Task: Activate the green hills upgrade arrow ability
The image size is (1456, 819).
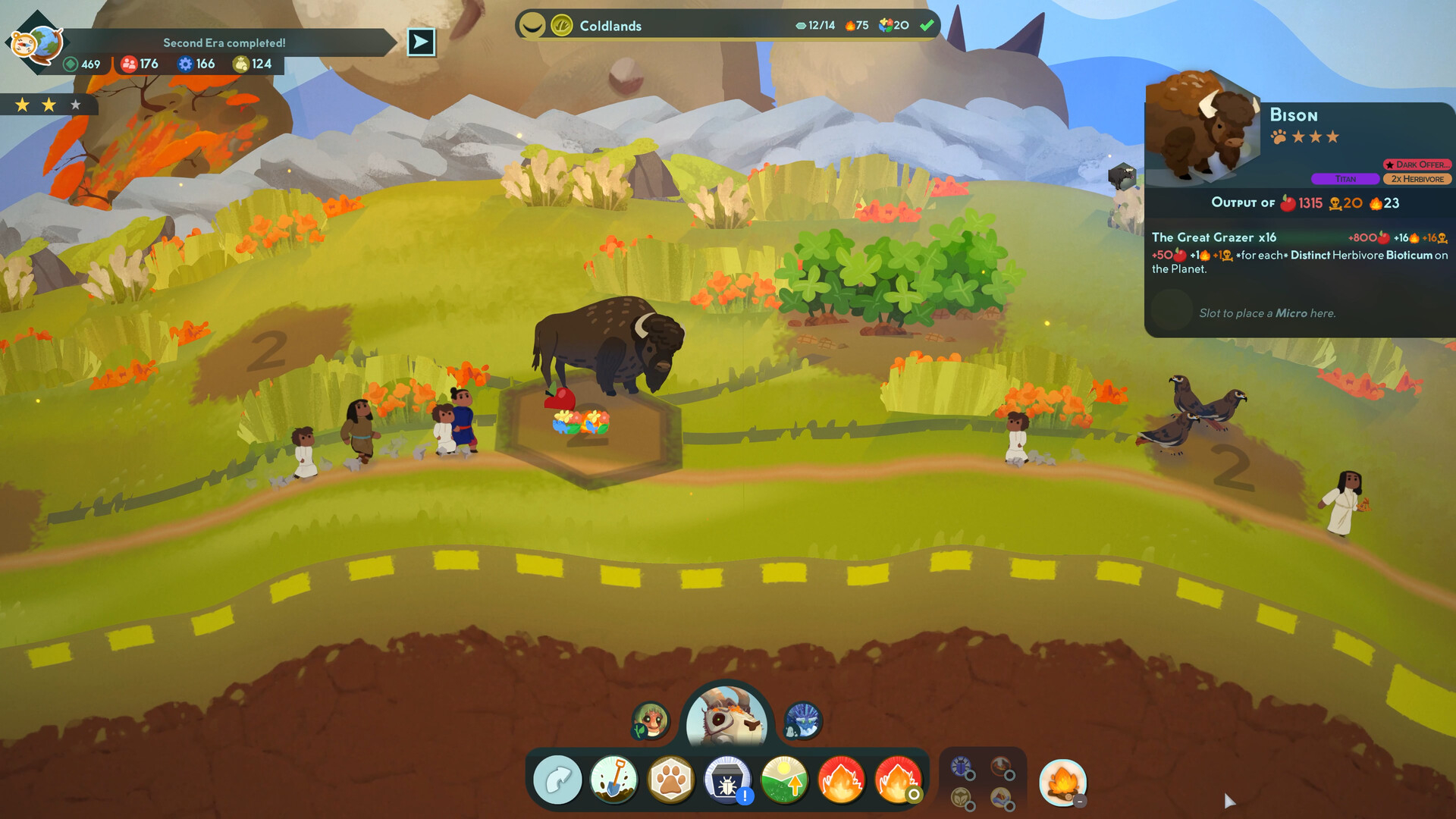Action: pos(784,780)
